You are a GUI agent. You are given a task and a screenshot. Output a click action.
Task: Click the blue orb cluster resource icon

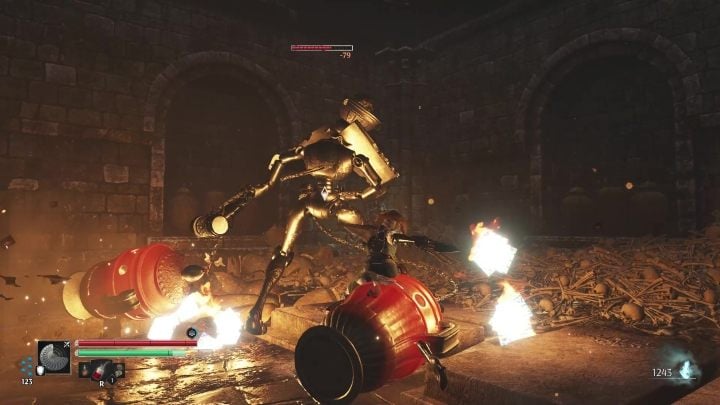click(x=27, y=366)
